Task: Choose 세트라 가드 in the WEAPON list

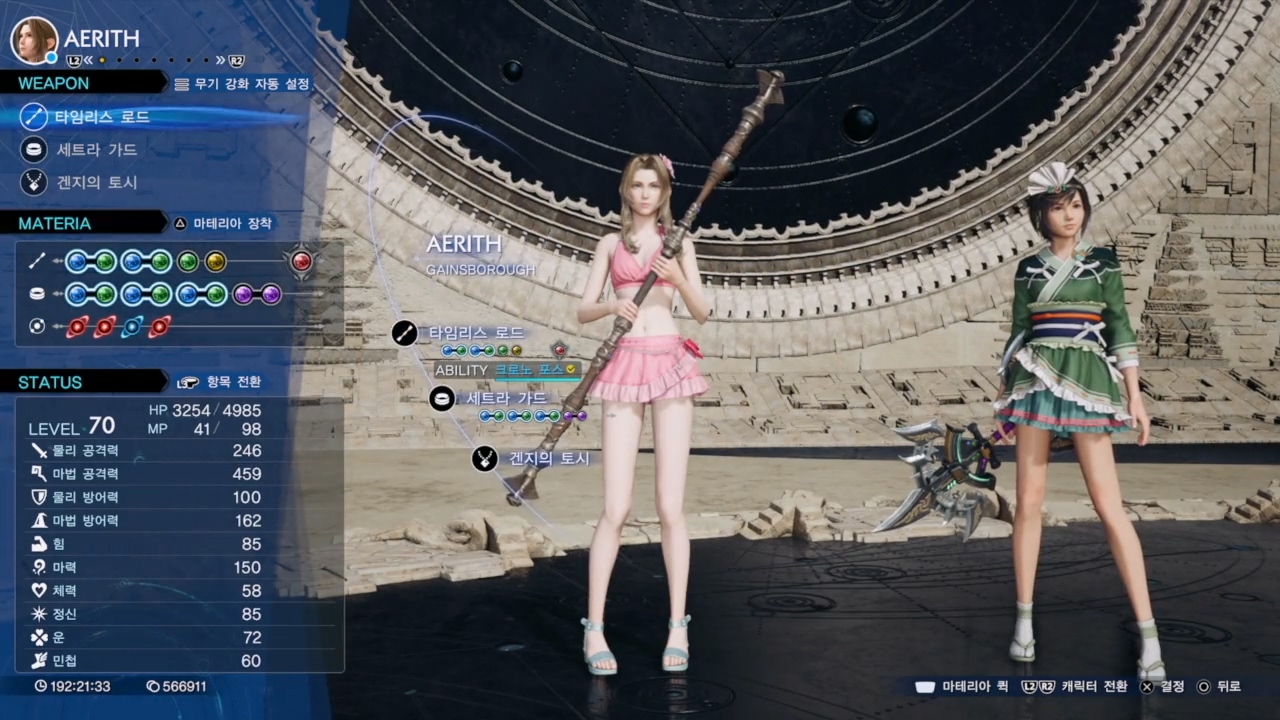Action: [97, 150]
